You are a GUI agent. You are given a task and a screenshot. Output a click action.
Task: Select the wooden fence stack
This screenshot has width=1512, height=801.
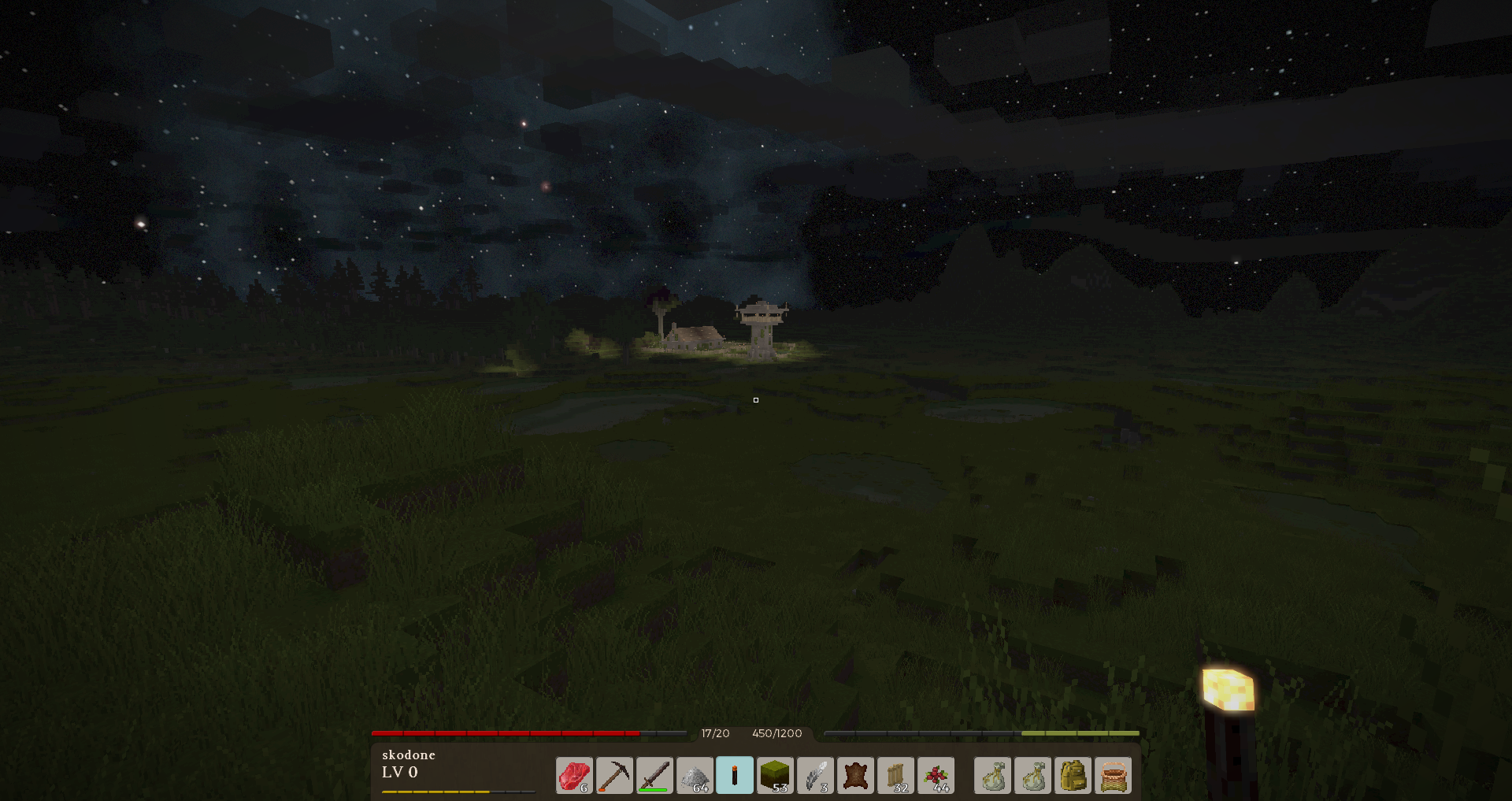[895, 776]
